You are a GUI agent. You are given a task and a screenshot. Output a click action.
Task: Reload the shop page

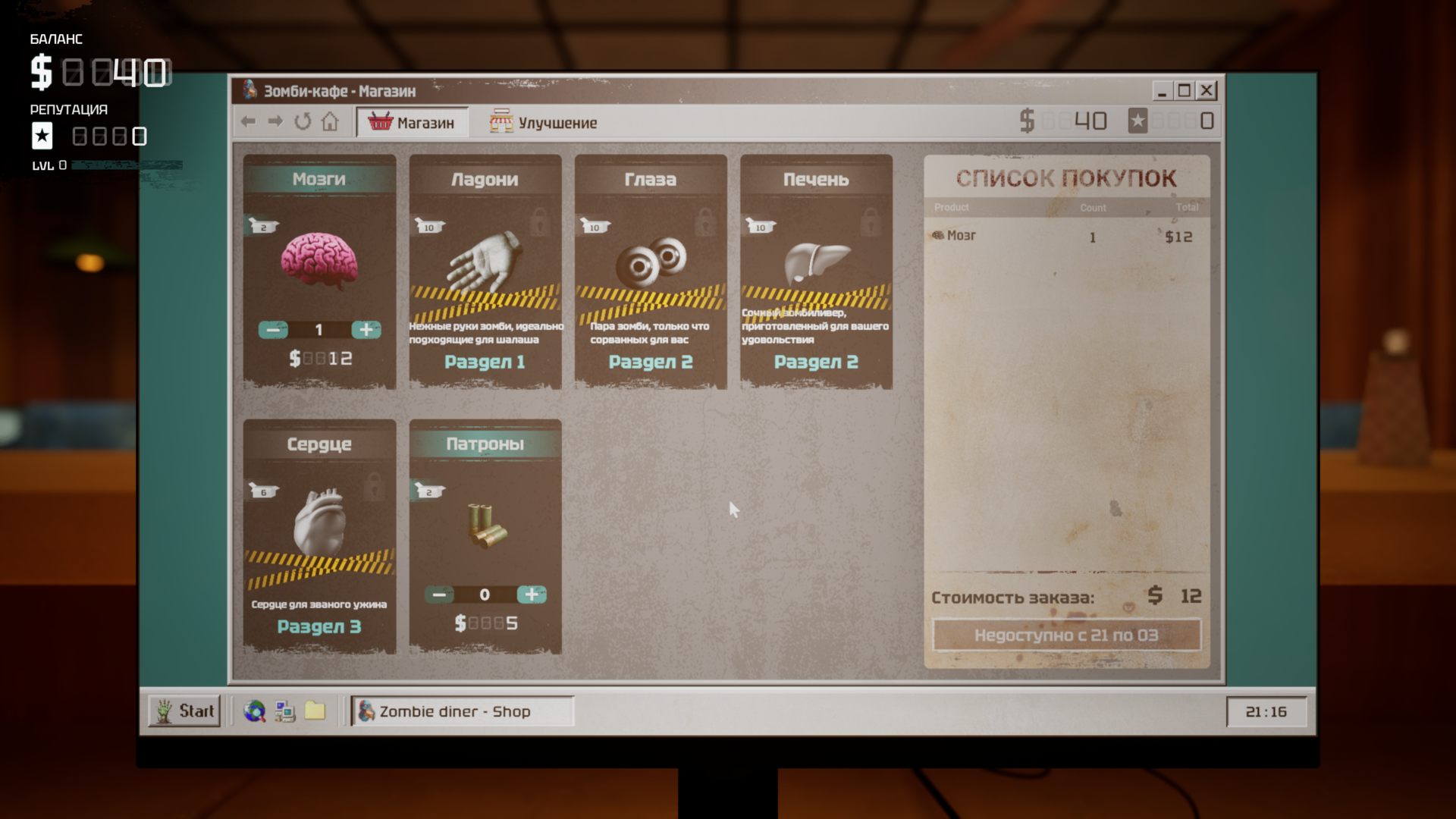(303, 121)
